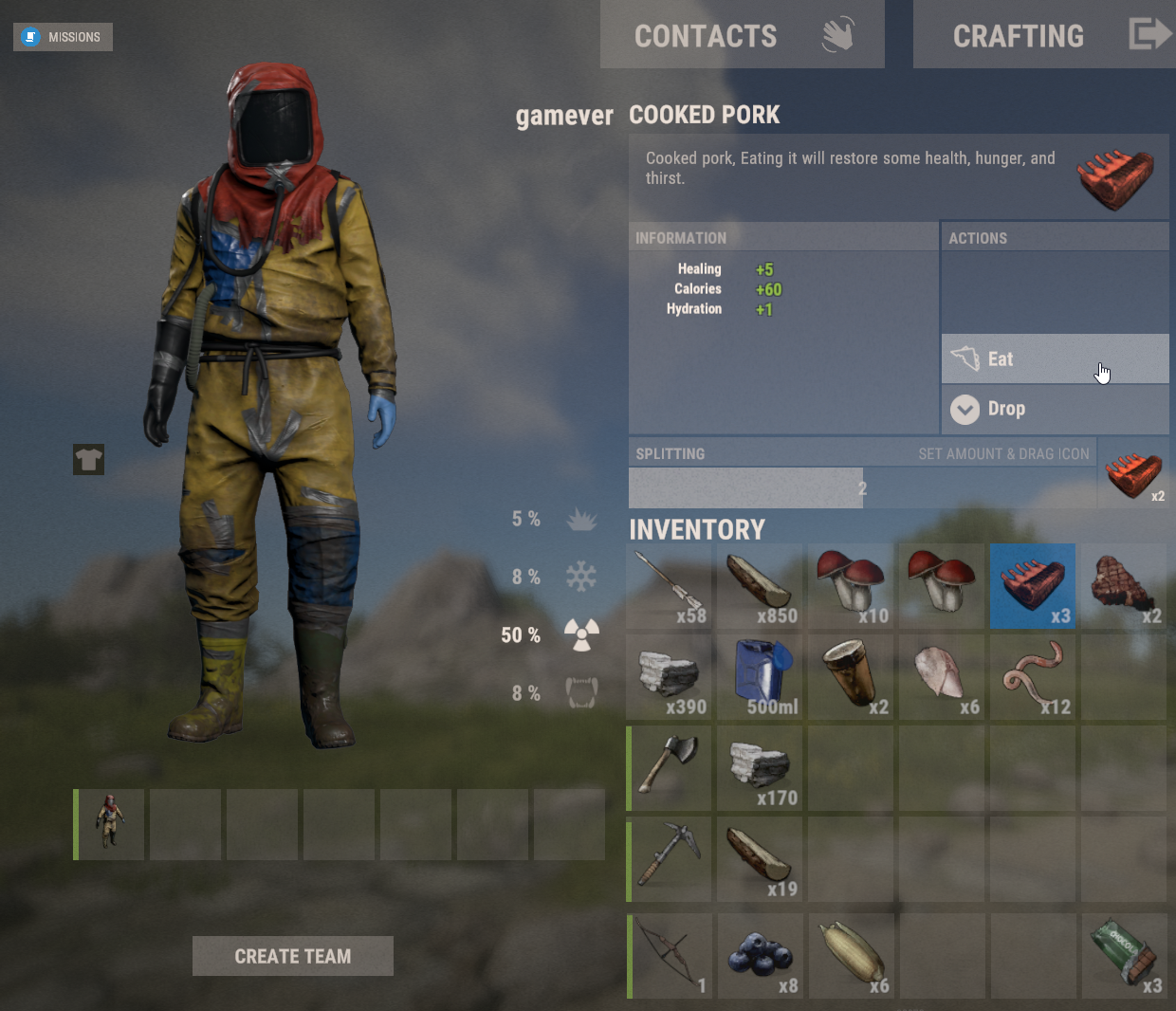Select the hunting bow slot
The image size is (1176, 1011).
click(670, 956)
